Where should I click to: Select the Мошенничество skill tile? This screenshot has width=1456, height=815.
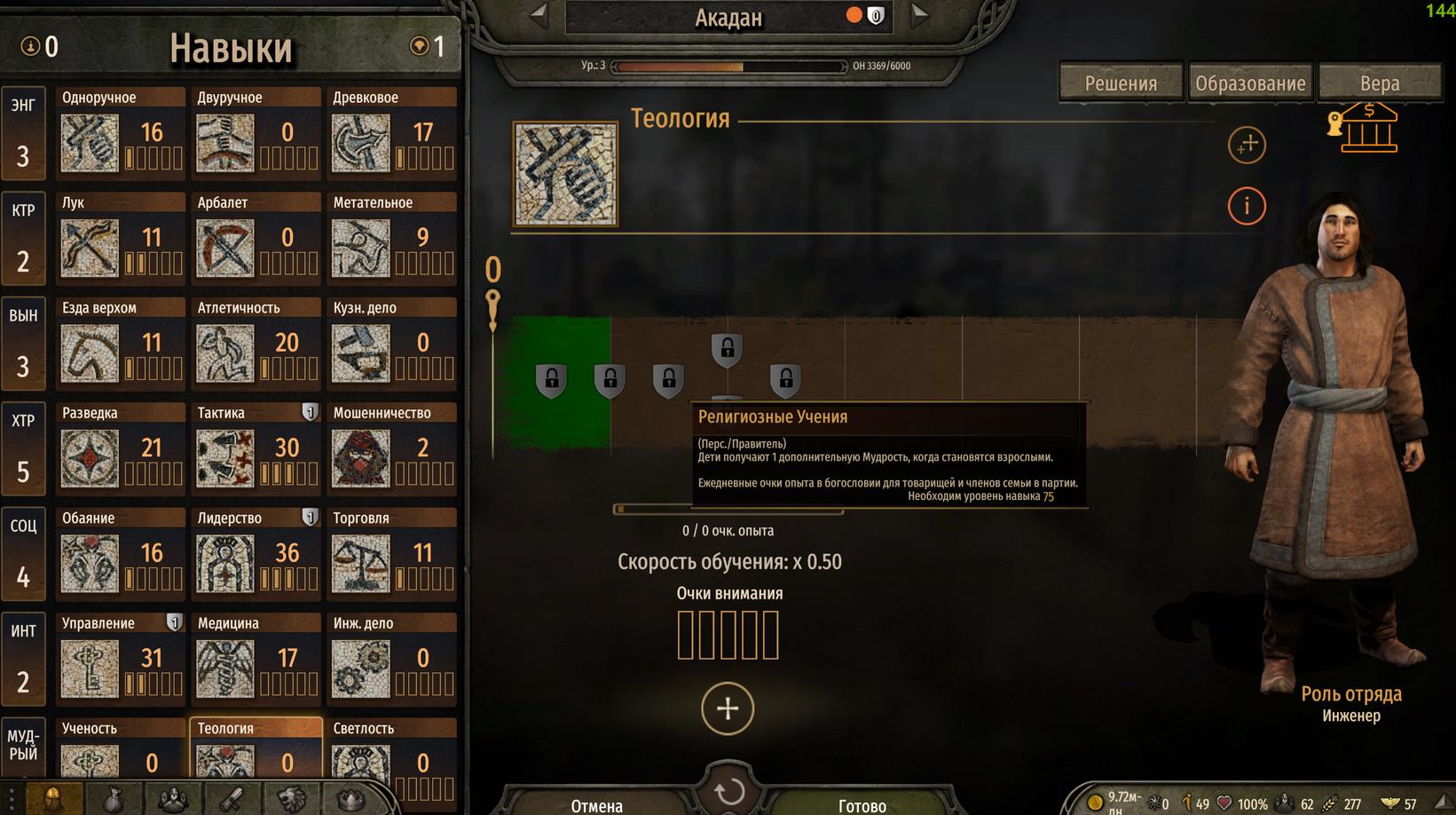point(391,448)
